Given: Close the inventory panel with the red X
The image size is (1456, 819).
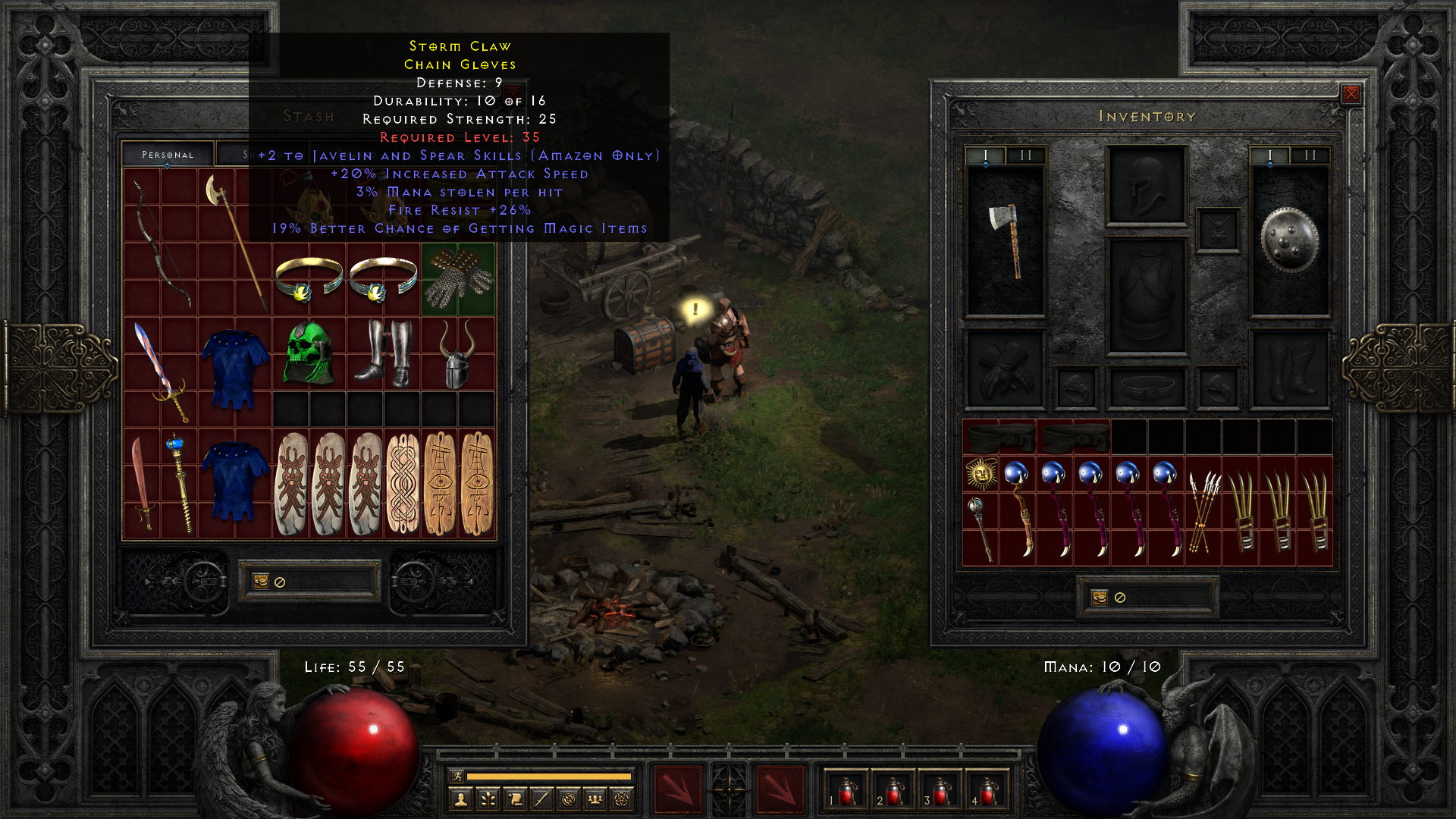Looking at the screenshot, I should coord(1351,94).
